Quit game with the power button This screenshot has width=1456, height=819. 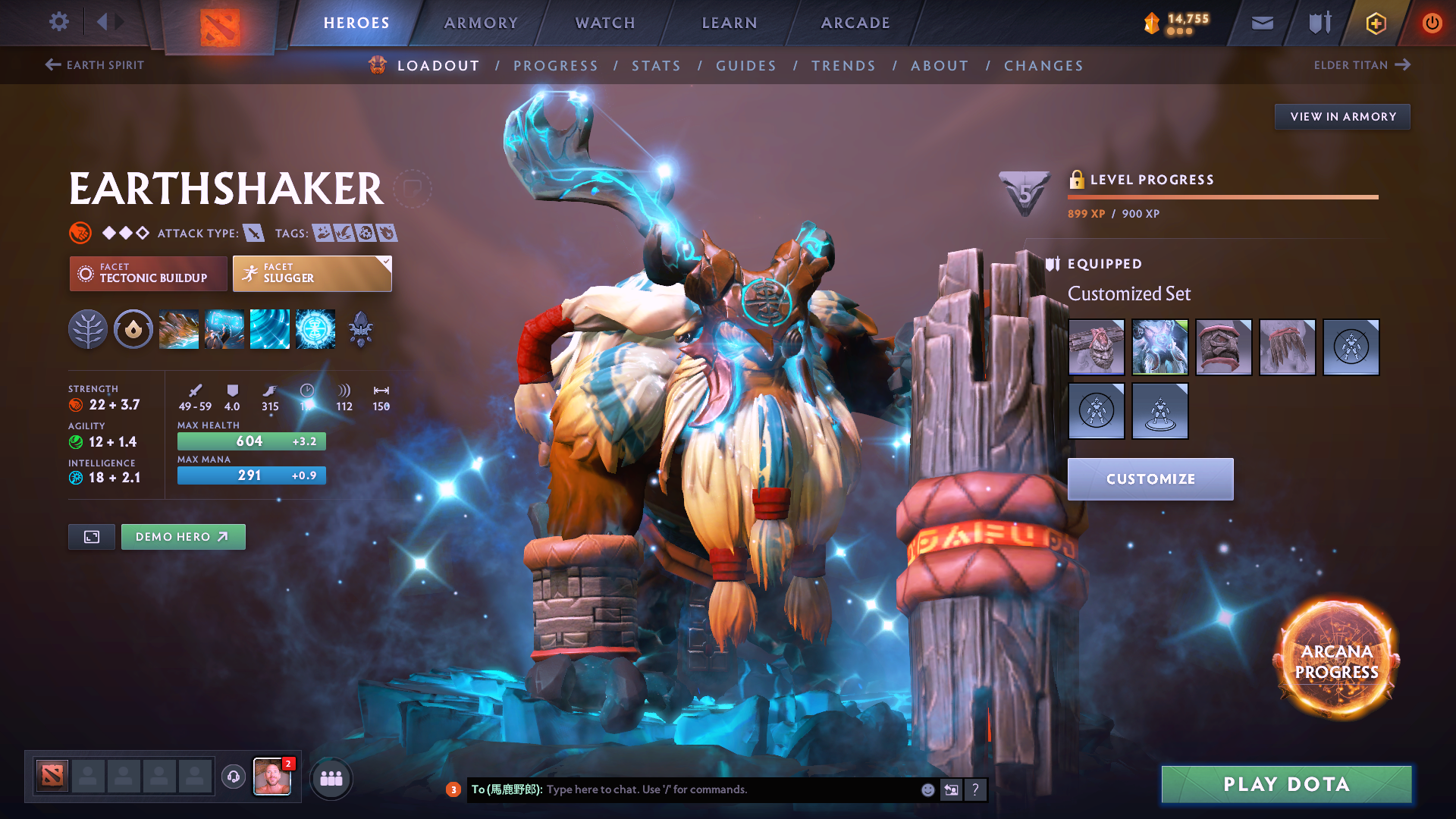point(1432,23)
